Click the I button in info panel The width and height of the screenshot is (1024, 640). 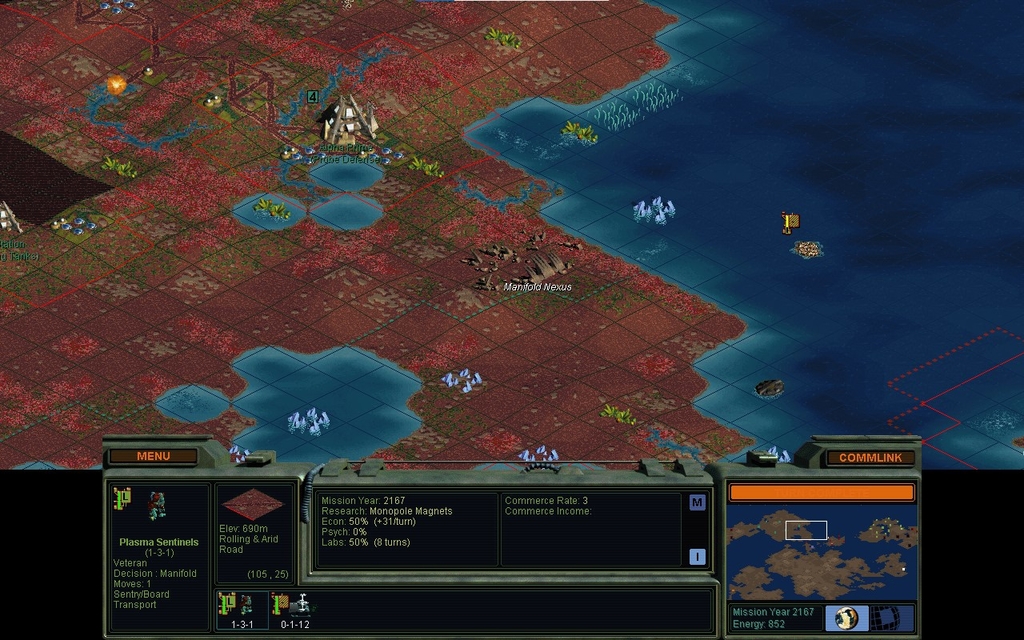697,557
